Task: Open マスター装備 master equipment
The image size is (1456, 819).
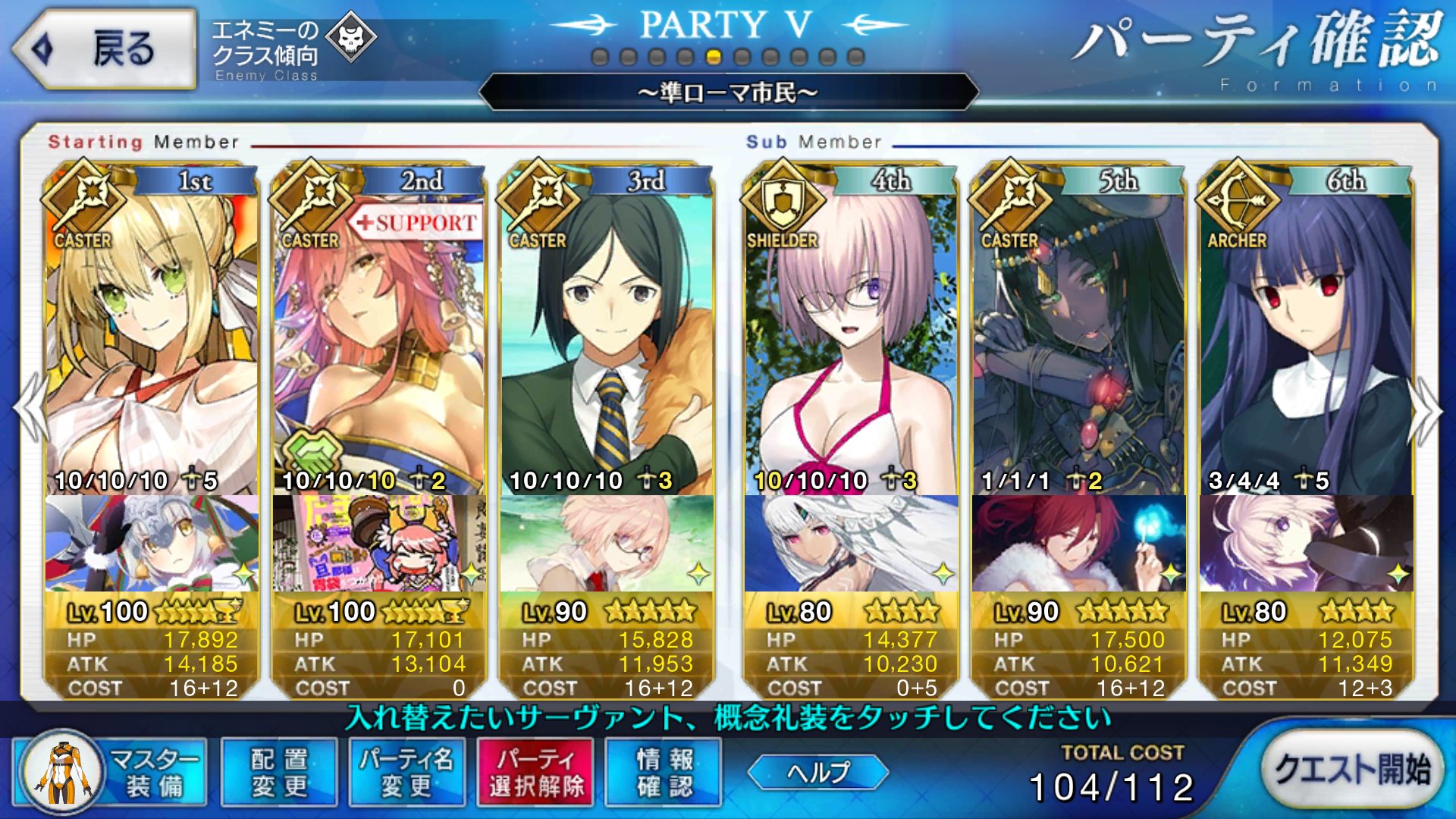Action: click(111, 773)
